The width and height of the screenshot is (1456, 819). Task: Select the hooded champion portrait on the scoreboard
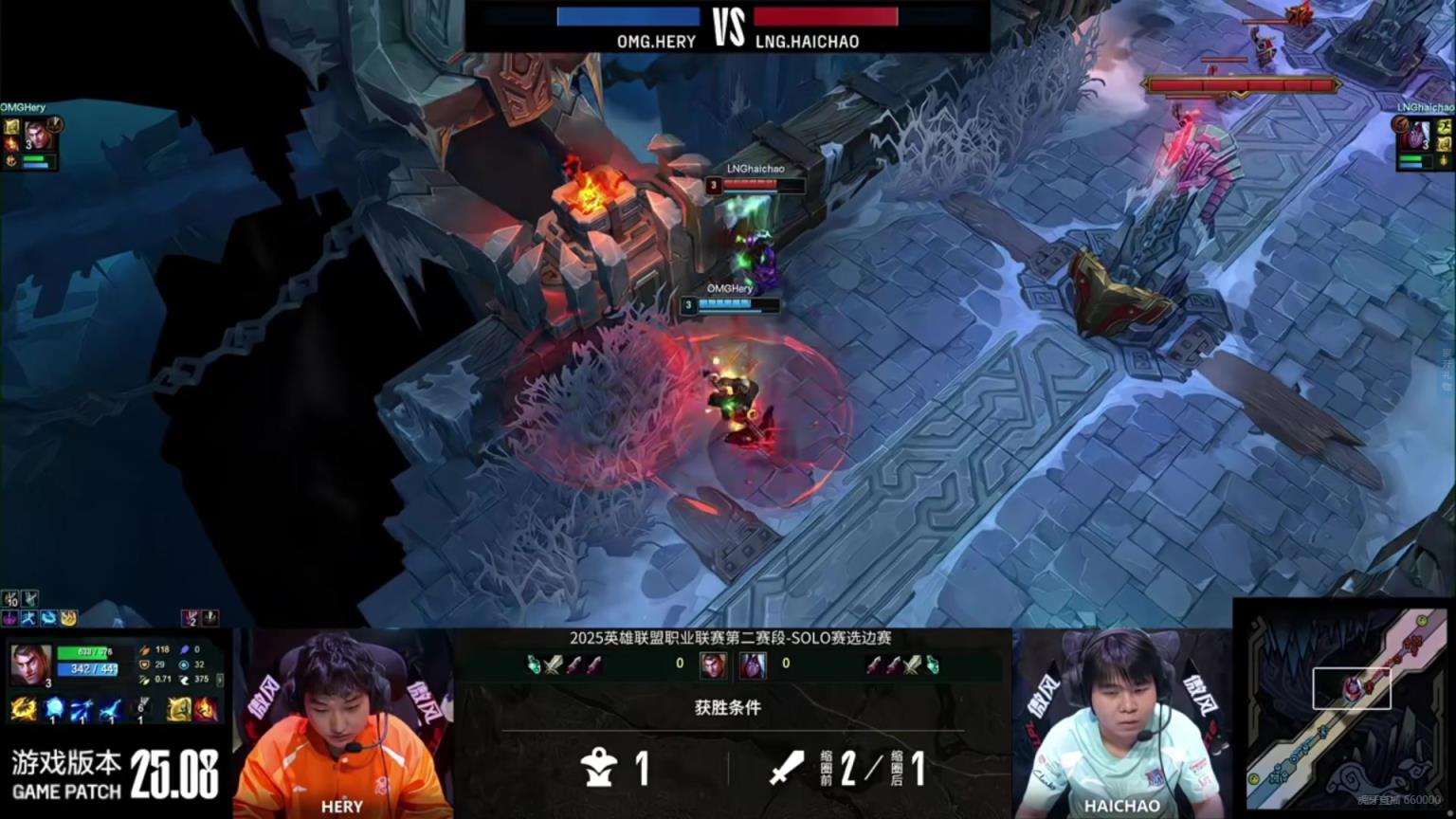point(753,664)
